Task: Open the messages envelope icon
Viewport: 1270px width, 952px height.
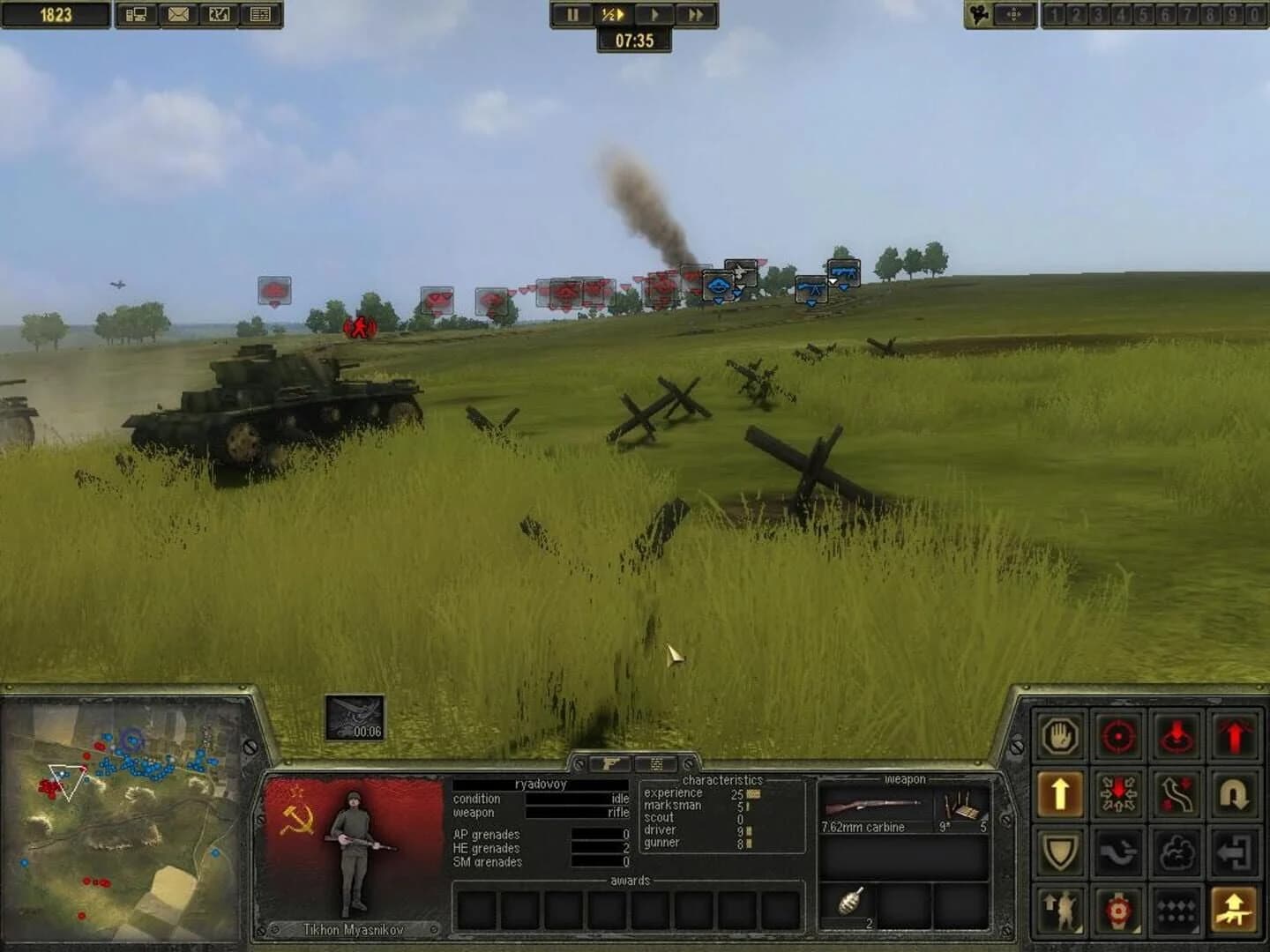Action: [176, 13]
